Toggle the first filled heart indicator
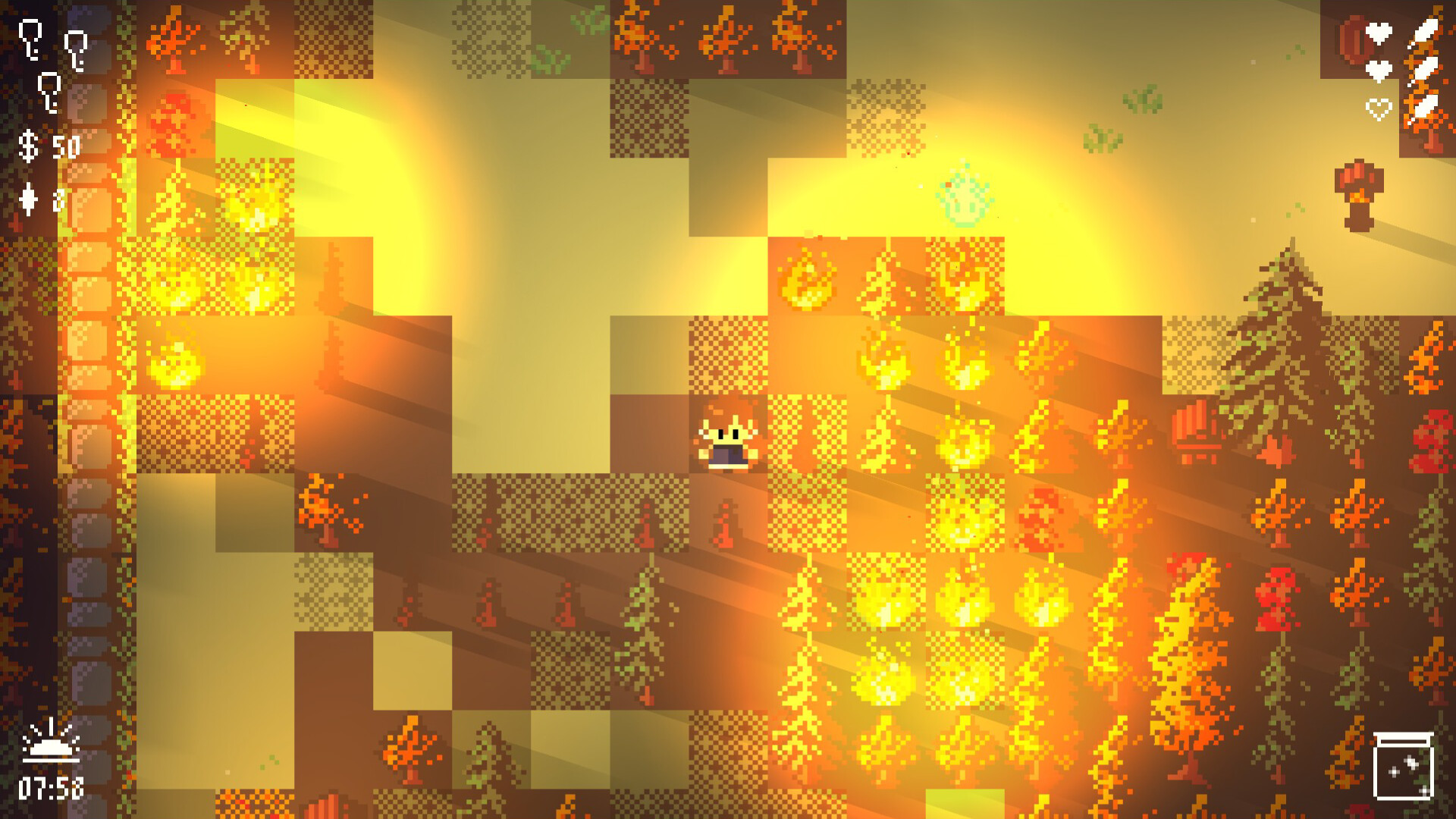The width and height of the screenshot is (1456, 819). coord(1379,33)
